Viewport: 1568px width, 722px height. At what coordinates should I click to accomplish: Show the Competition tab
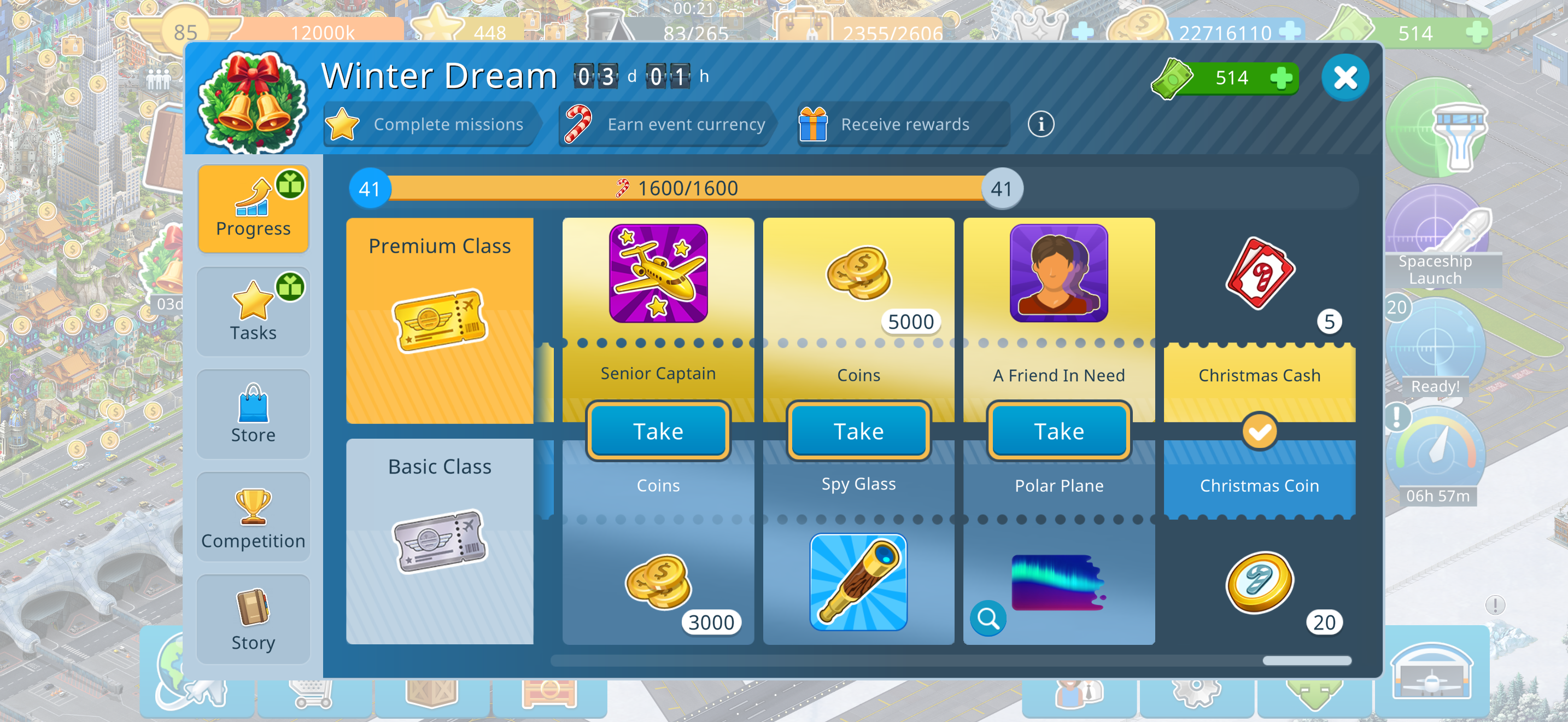(x=253, y=517)
